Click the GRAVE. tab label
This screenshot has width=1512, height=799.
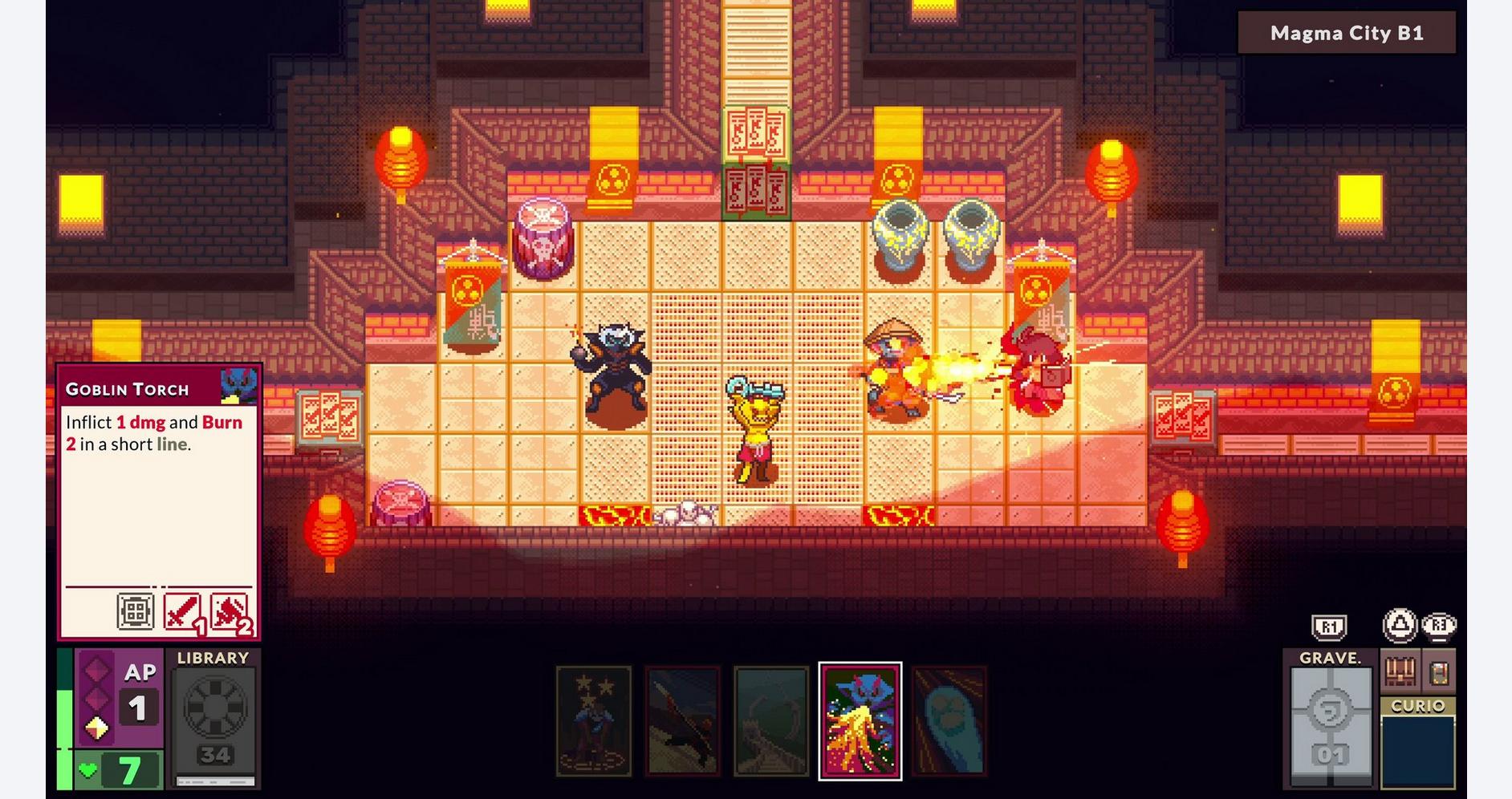1331,658
